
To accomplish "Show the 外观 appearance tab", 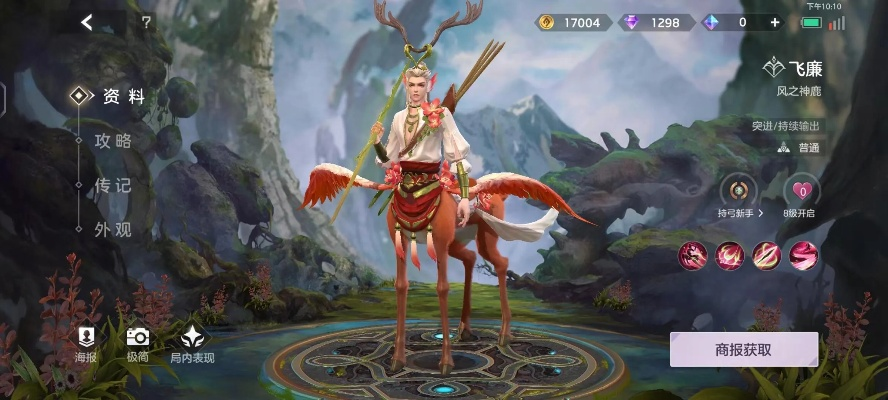I will point(113,229).
